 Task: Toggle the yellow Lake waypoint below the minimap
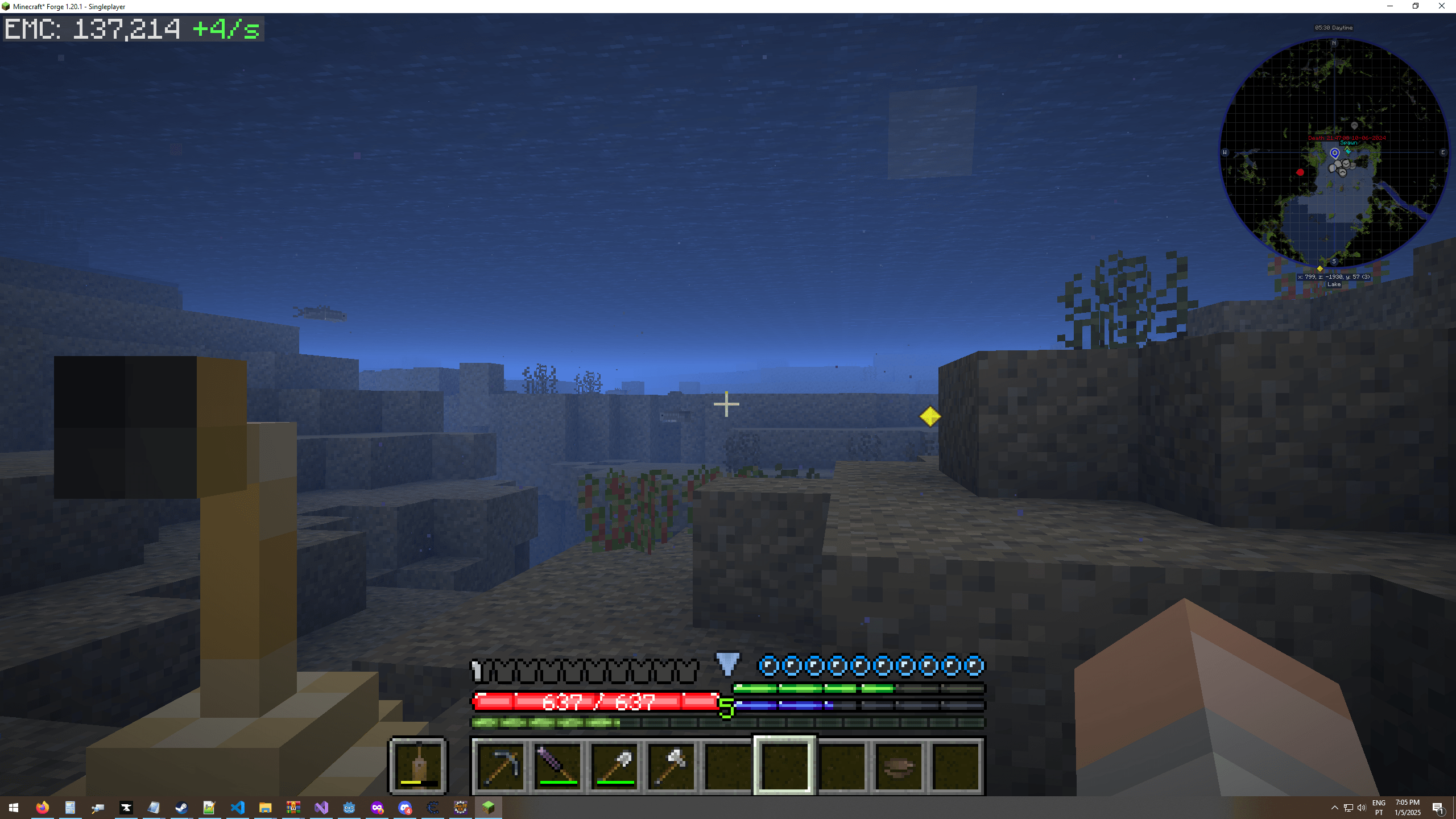pyautogui.click(x=1319, y=268)
